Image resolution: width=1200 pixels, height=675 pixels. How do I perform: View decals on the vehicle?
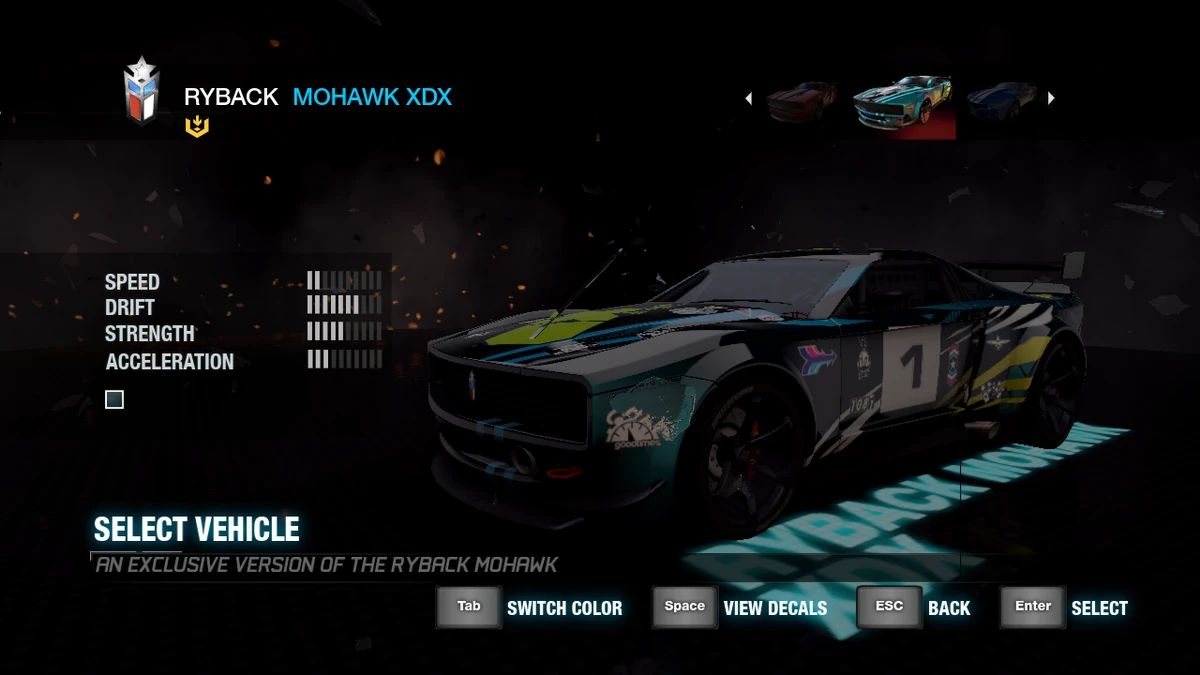[685, 607]
